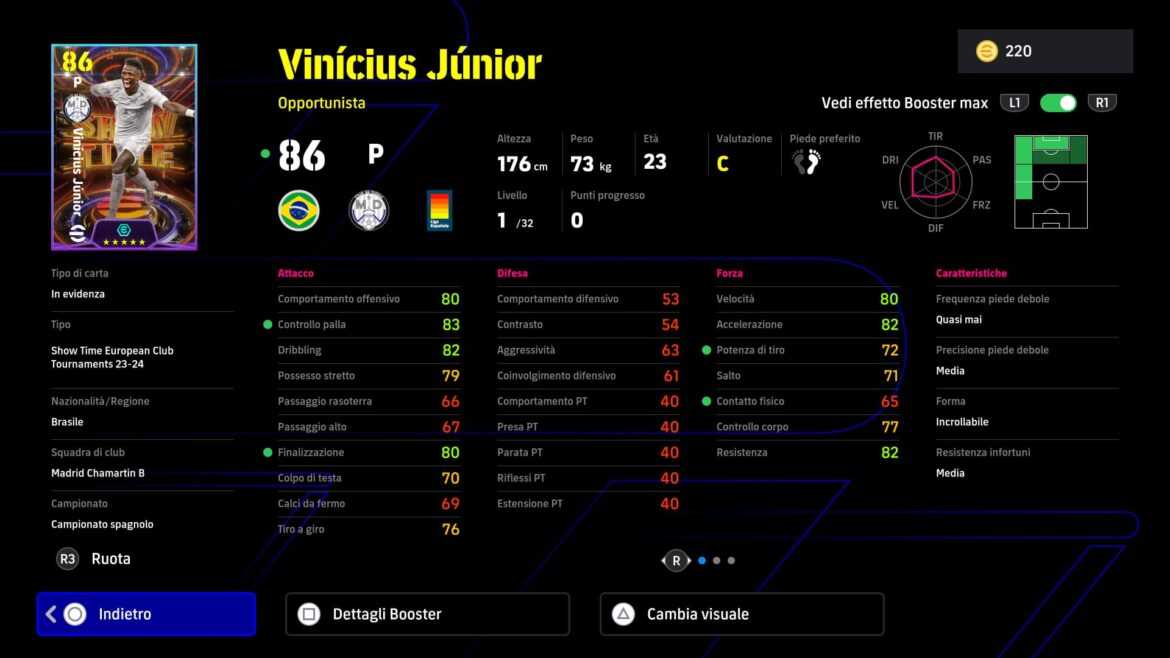Select the 220 coins balance
The image size is (1170, 658).
point(1045,51)
